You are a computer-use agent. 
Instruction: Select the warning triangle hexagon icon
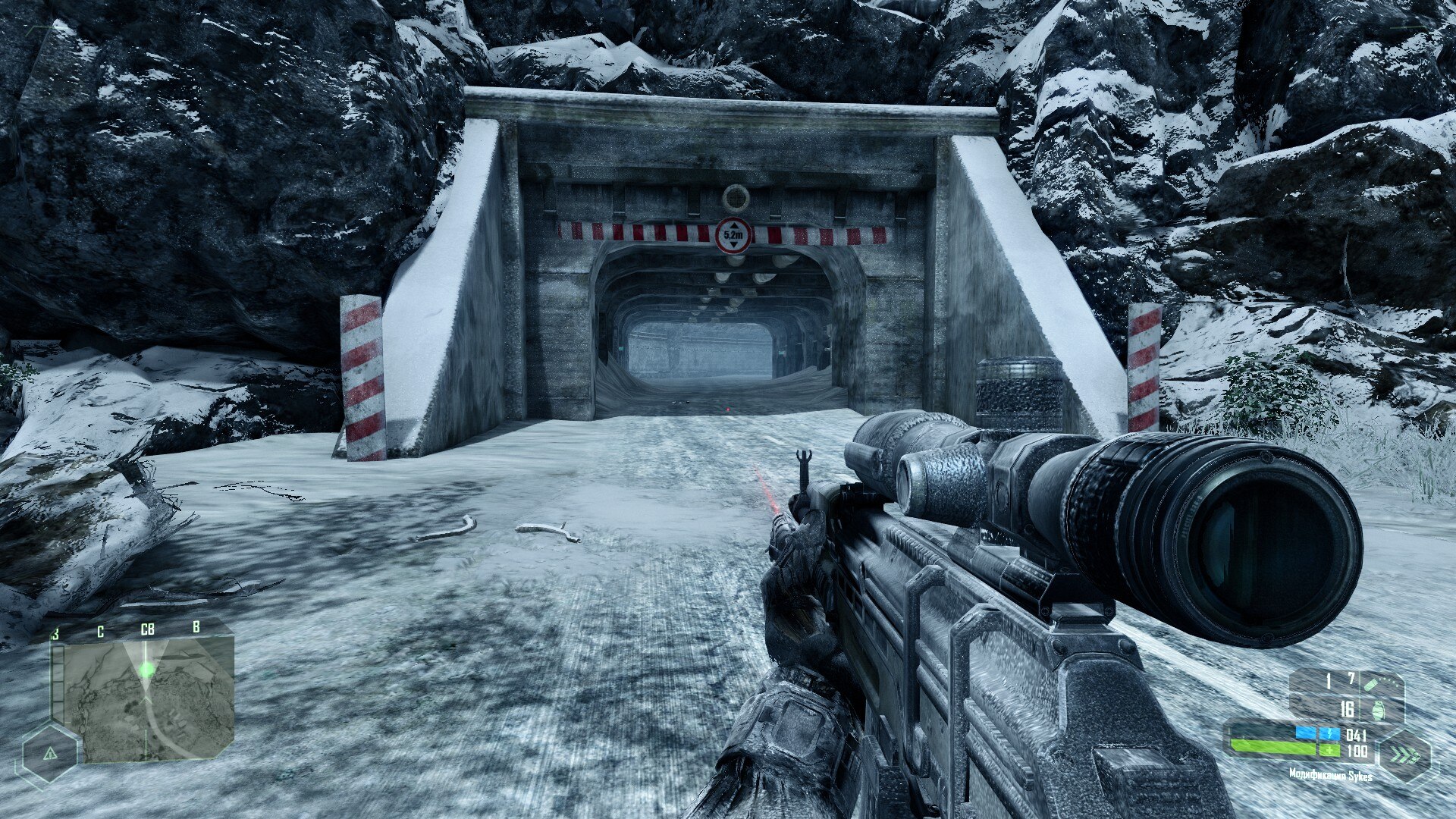(x=50, y=755)
